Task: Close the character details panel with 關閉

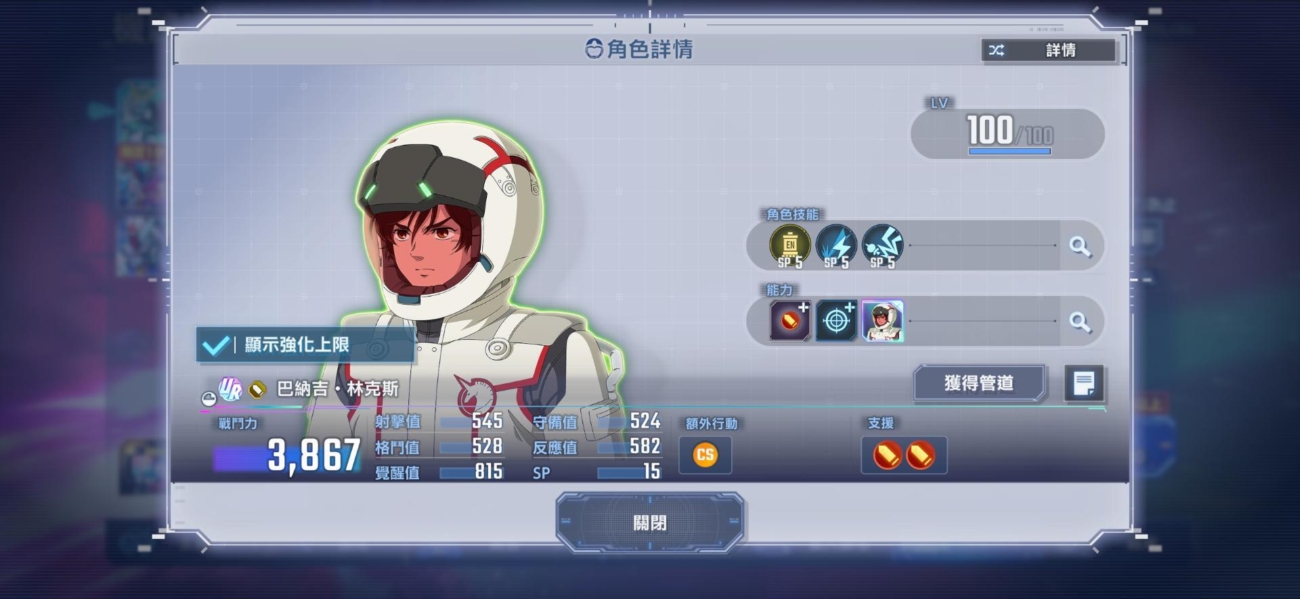Action: click(x=650, y=522)
